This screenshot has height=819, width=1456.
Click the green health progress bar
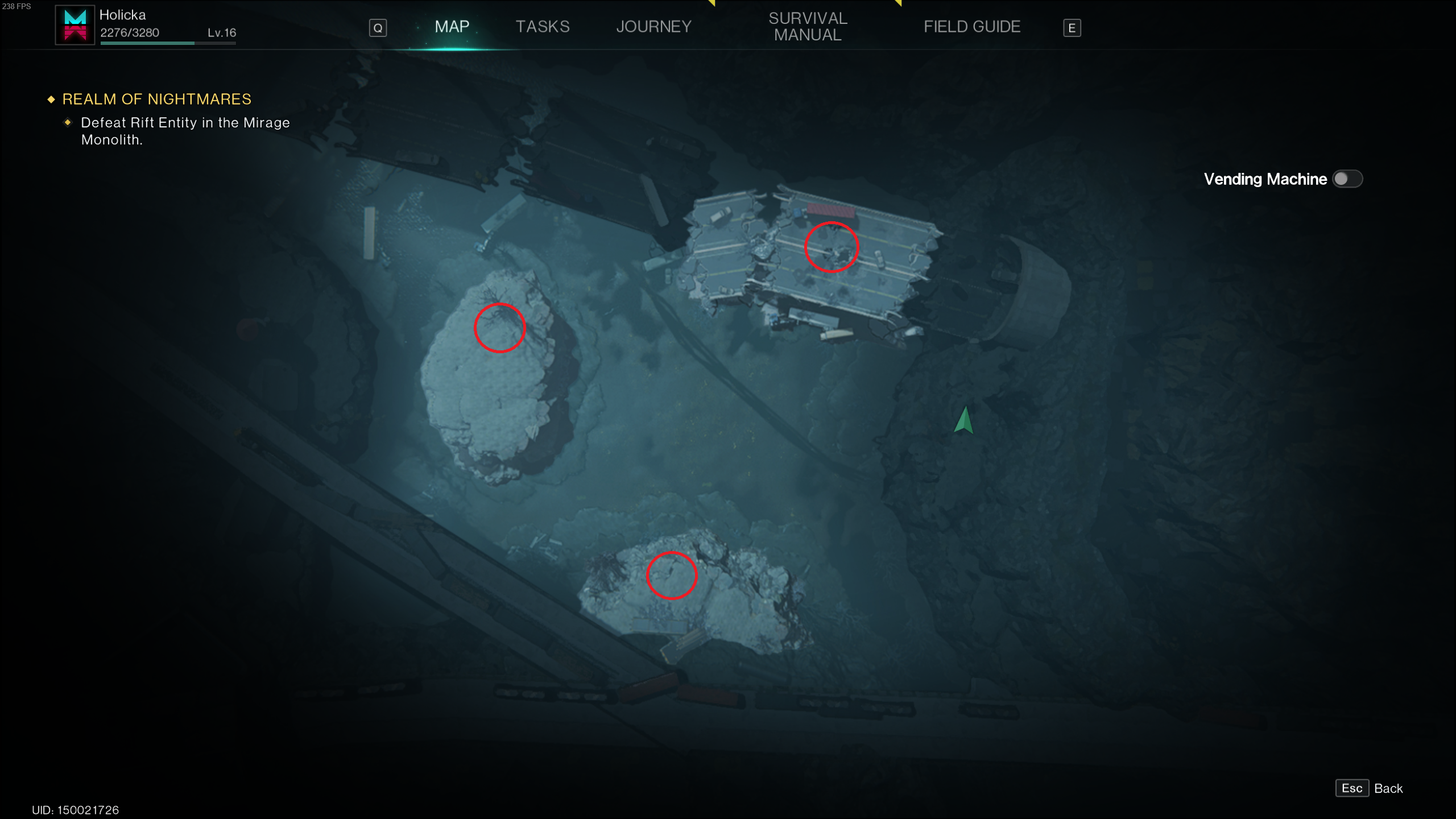coord(147,43)
